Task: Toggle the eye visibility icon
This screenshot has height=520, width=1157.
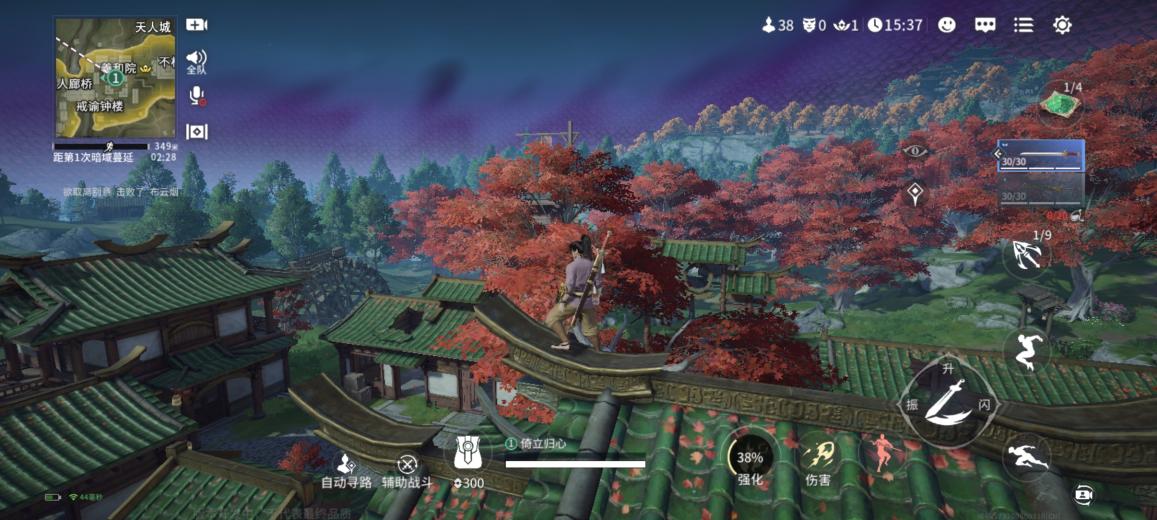Action: coord(914,151)
